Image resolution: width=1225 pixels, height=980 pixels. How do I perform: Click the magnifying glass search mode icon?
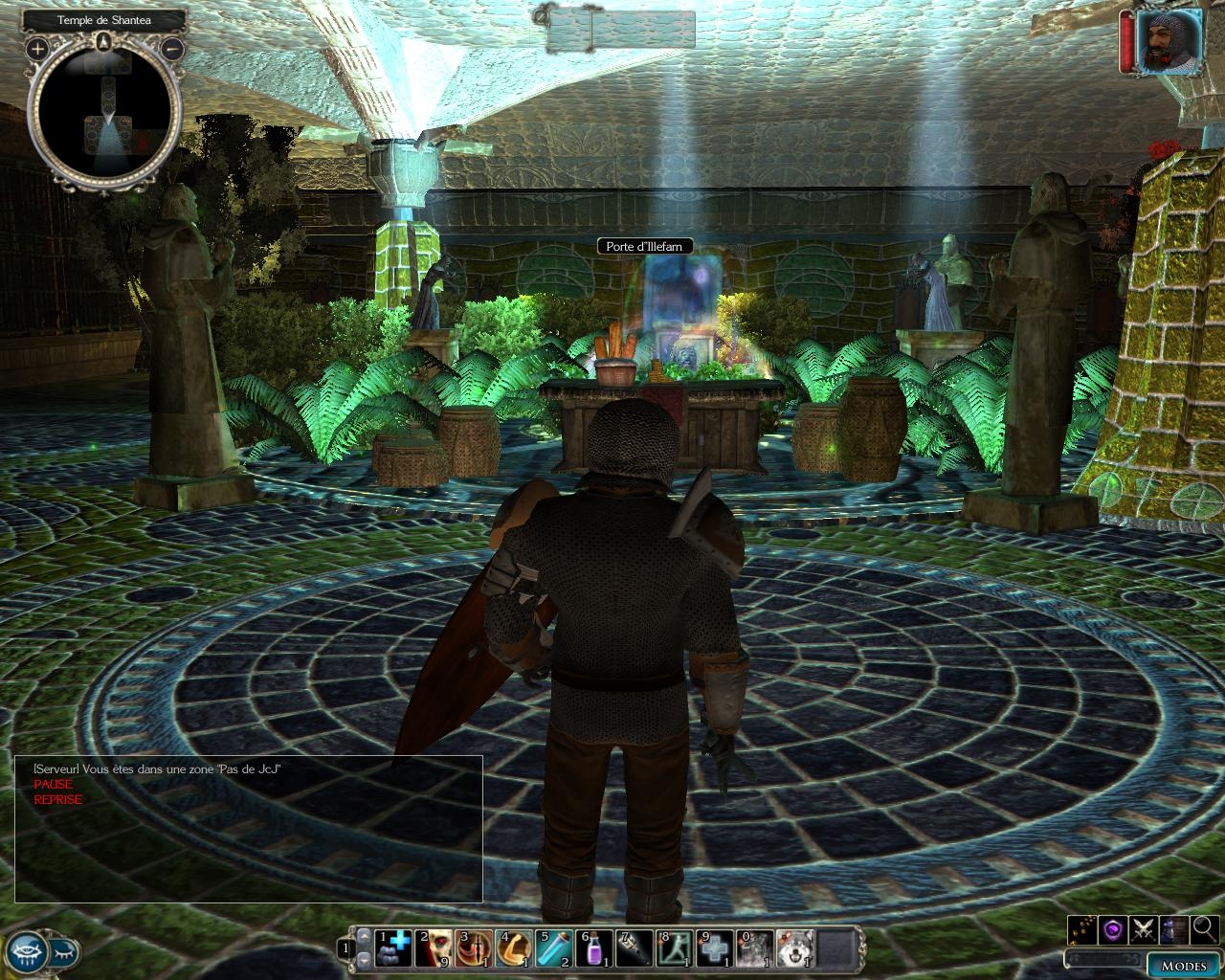point(1205,928)
